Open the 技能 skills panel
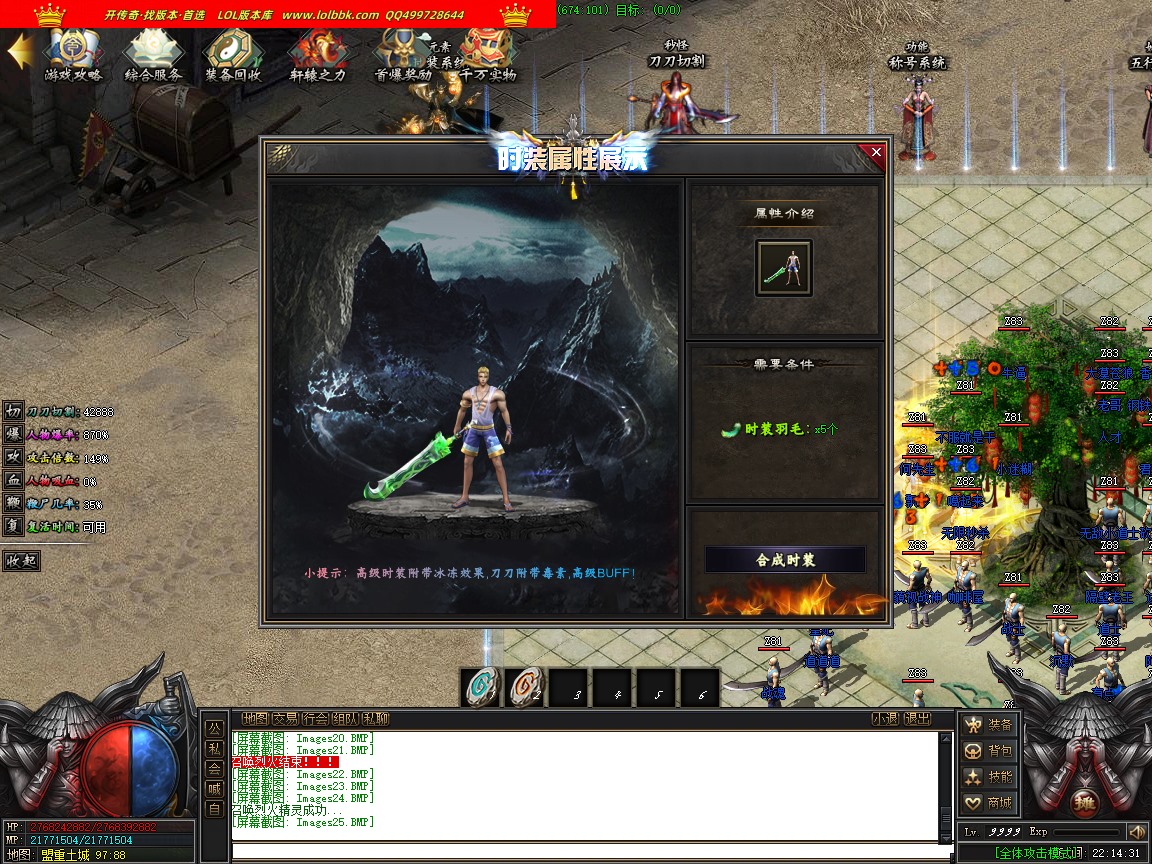Image resolution: width=1152 pixels, height=864 pixels. coord(988,776)
